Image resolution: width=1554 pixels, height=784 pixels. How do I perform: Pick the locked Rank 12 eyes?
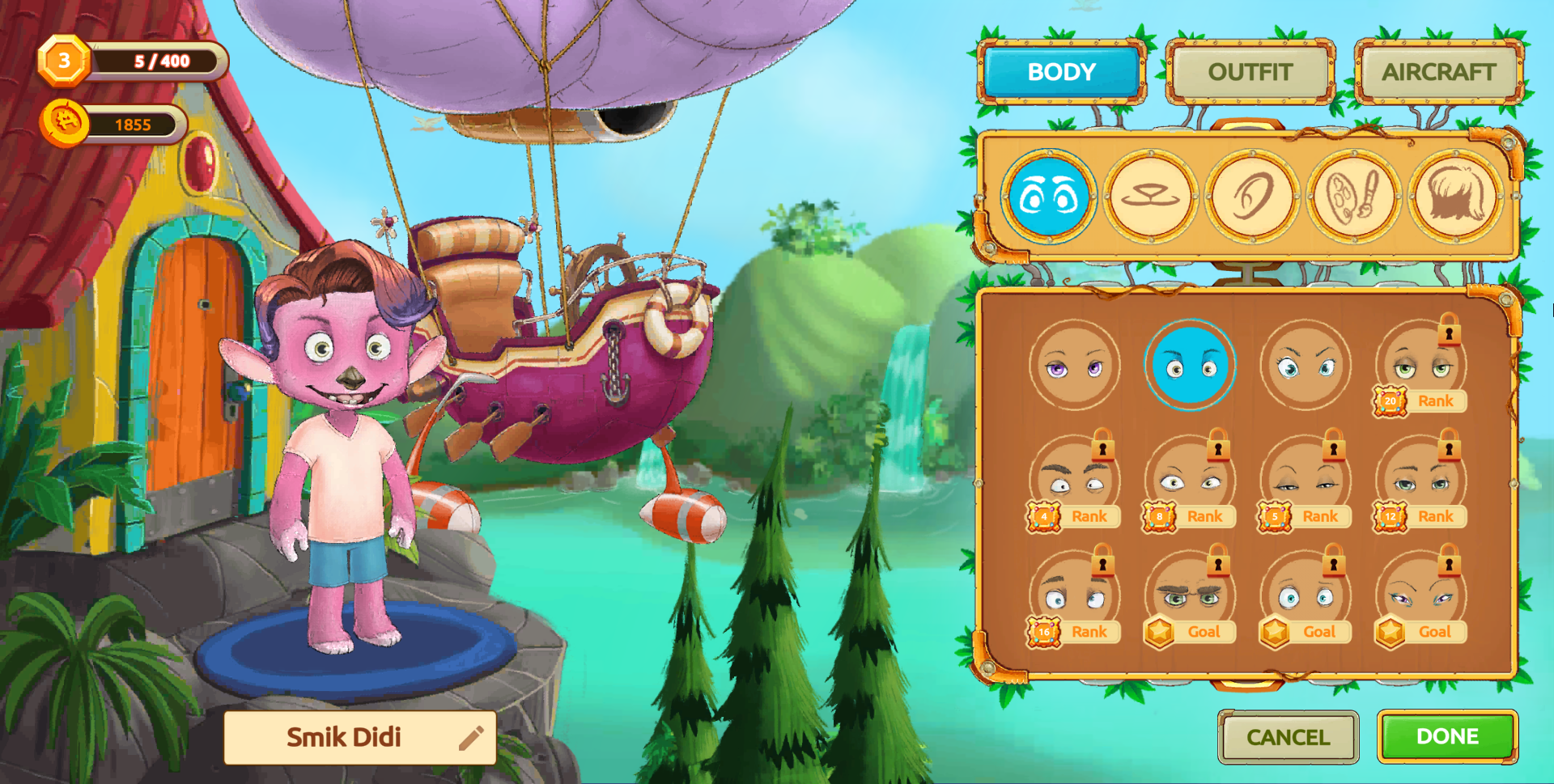click(1420, 481)
